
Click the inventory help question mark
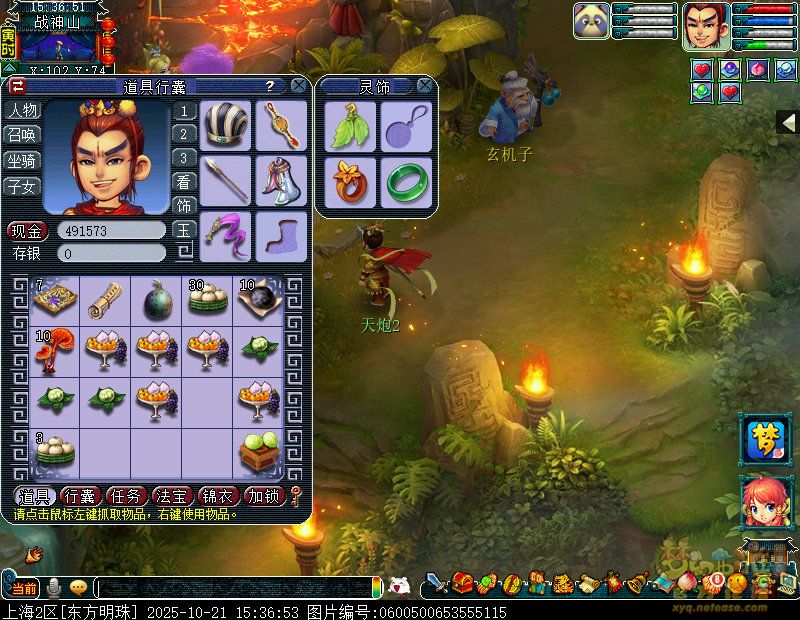(270, 86)
